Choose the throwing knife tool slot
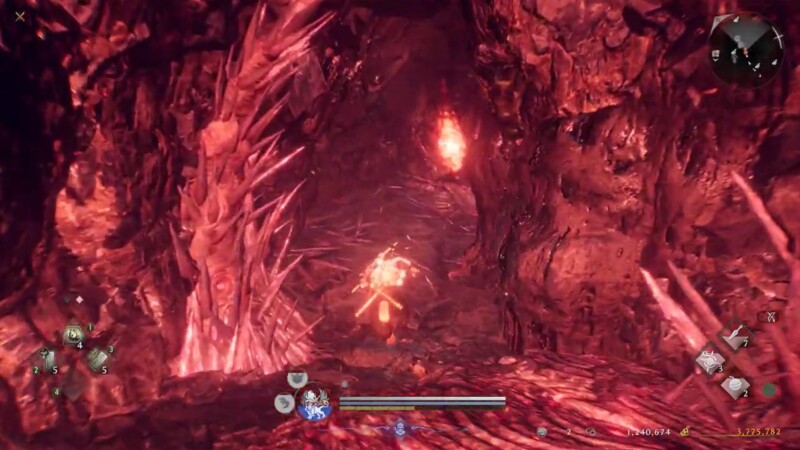This screenshot has width=800, height=450. tap(737, 339)
